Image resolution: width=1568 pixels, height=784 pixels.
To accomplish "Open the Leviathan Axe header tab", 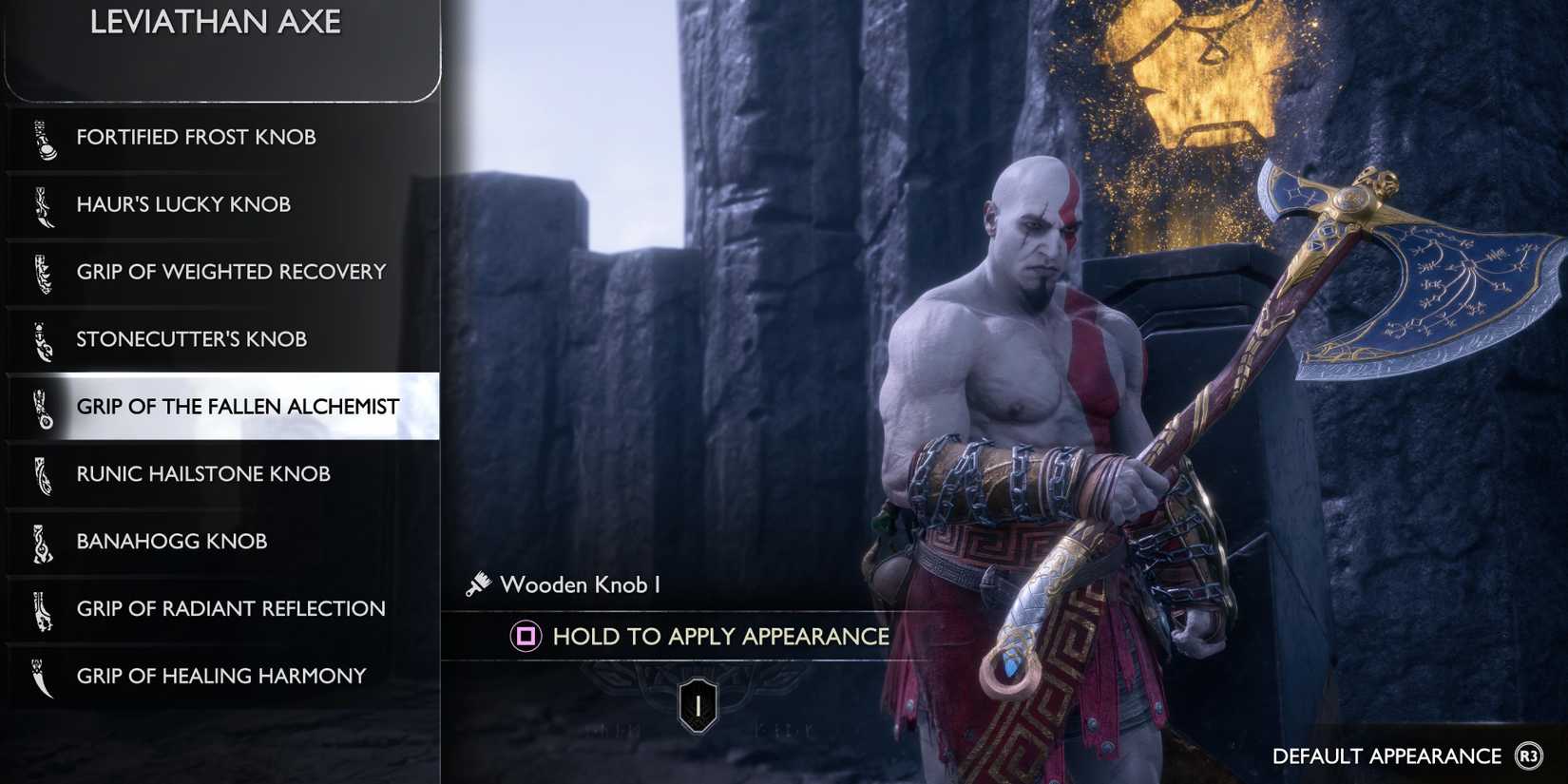I will [x=217, y=23].
